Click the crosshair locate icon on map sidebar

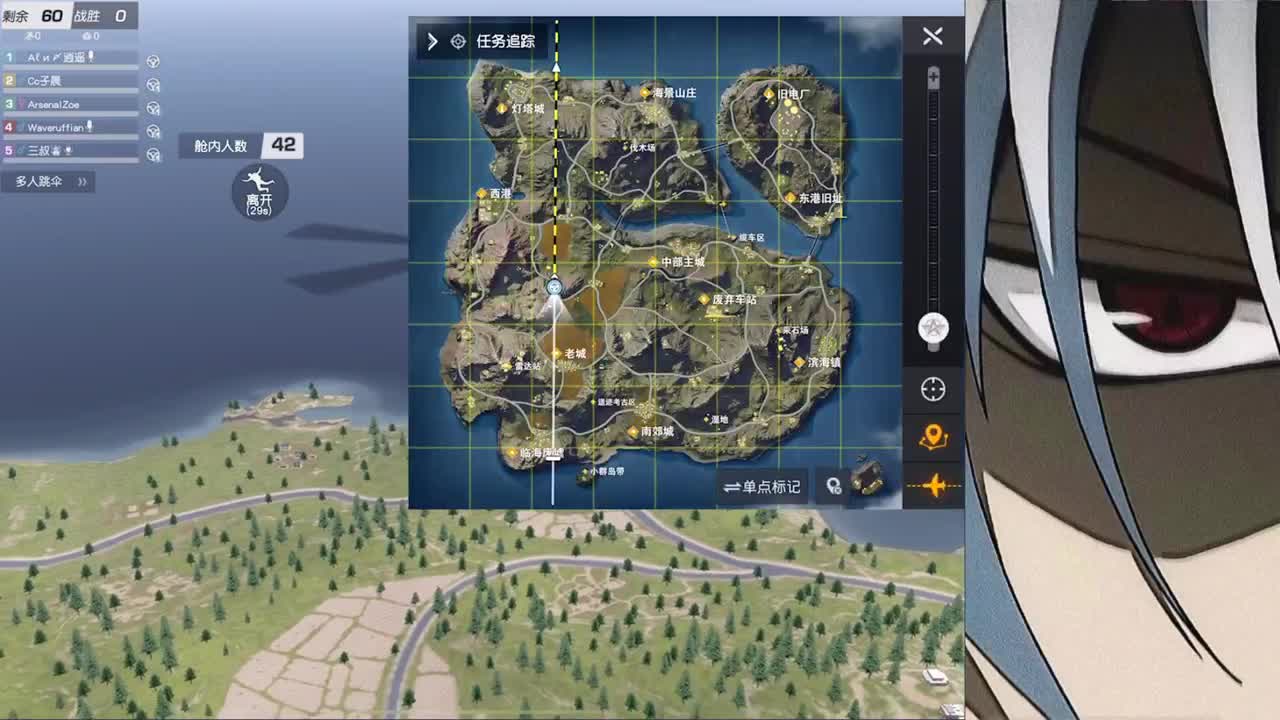932,390
